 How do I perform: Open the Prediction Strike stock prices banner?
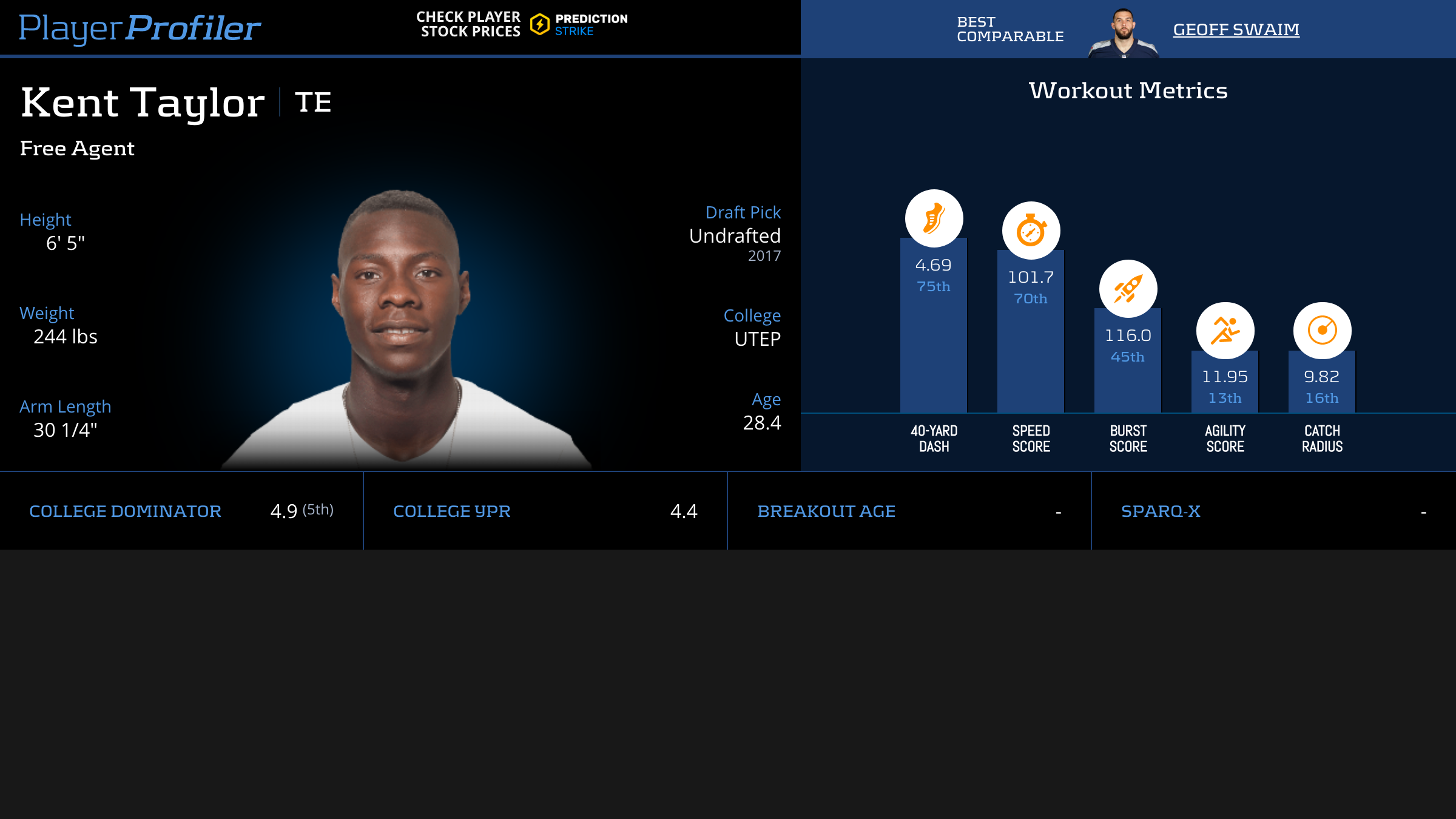tap(522, 25)
